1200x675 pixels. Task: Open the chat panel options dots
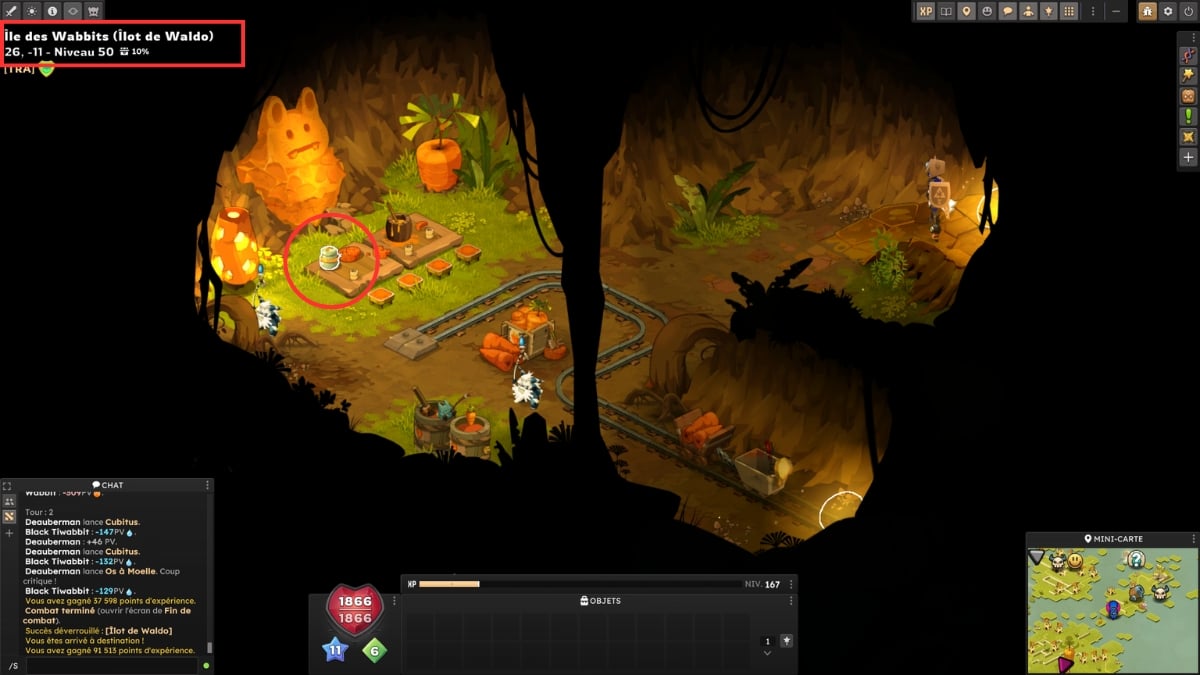tap(207, 485)
